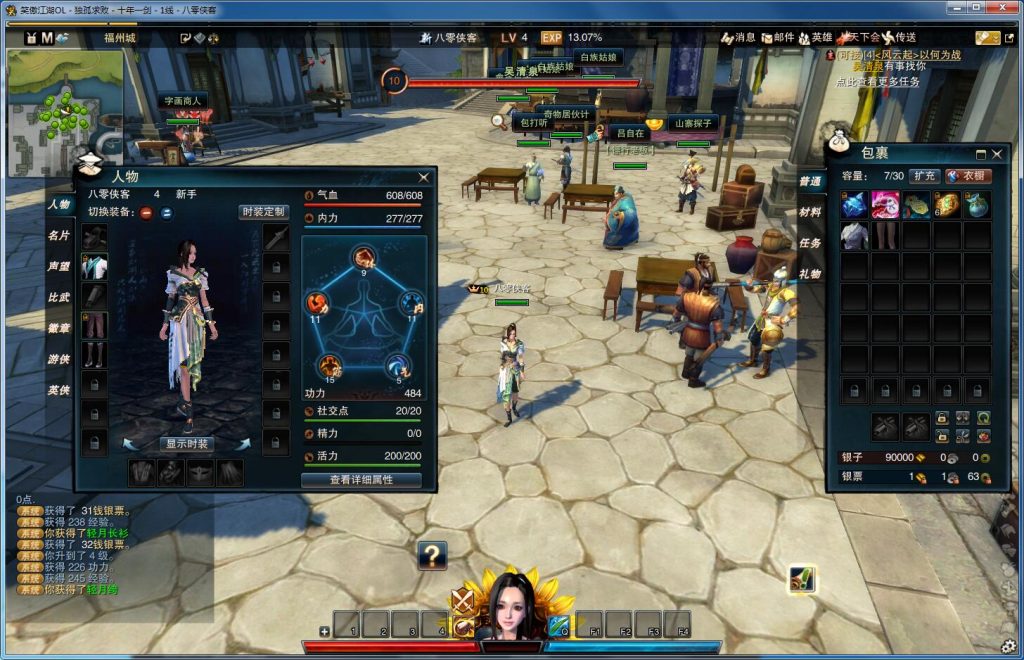Open the 邮件 mail menu
This screenshot has height=660, width=1024.
pyautogui.click(x=777, y=38)
